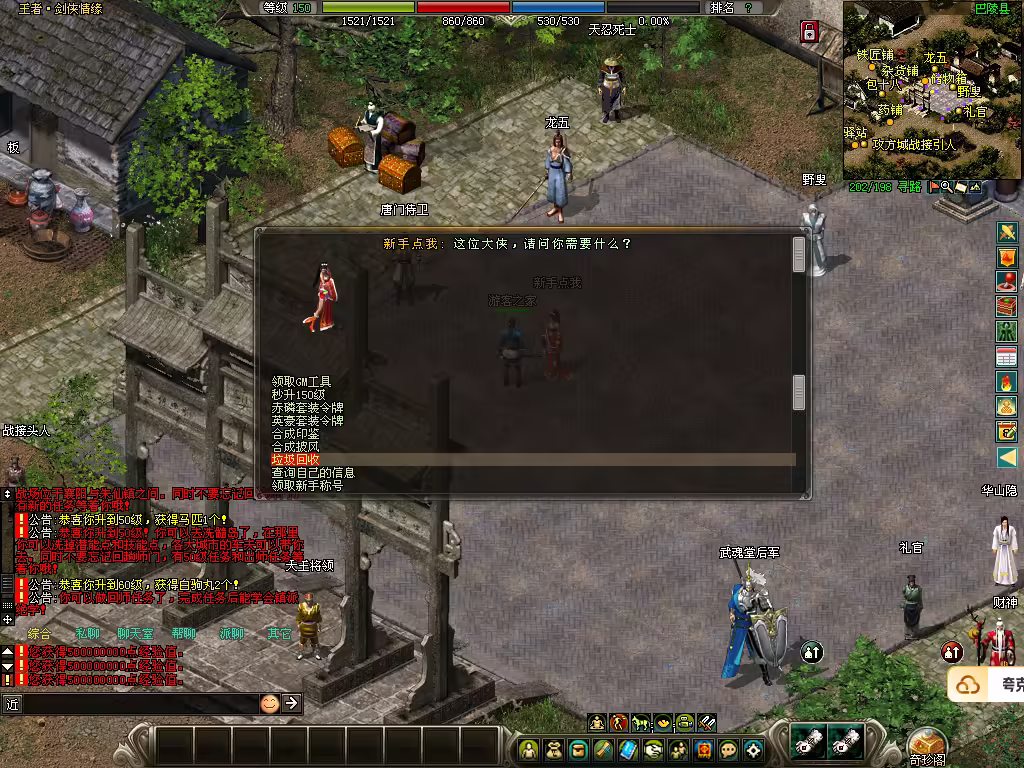Screen dimensions: 1024x768
Task: Pick the 赤麟套装令牌 entry
Action: (x=307, y=408)
